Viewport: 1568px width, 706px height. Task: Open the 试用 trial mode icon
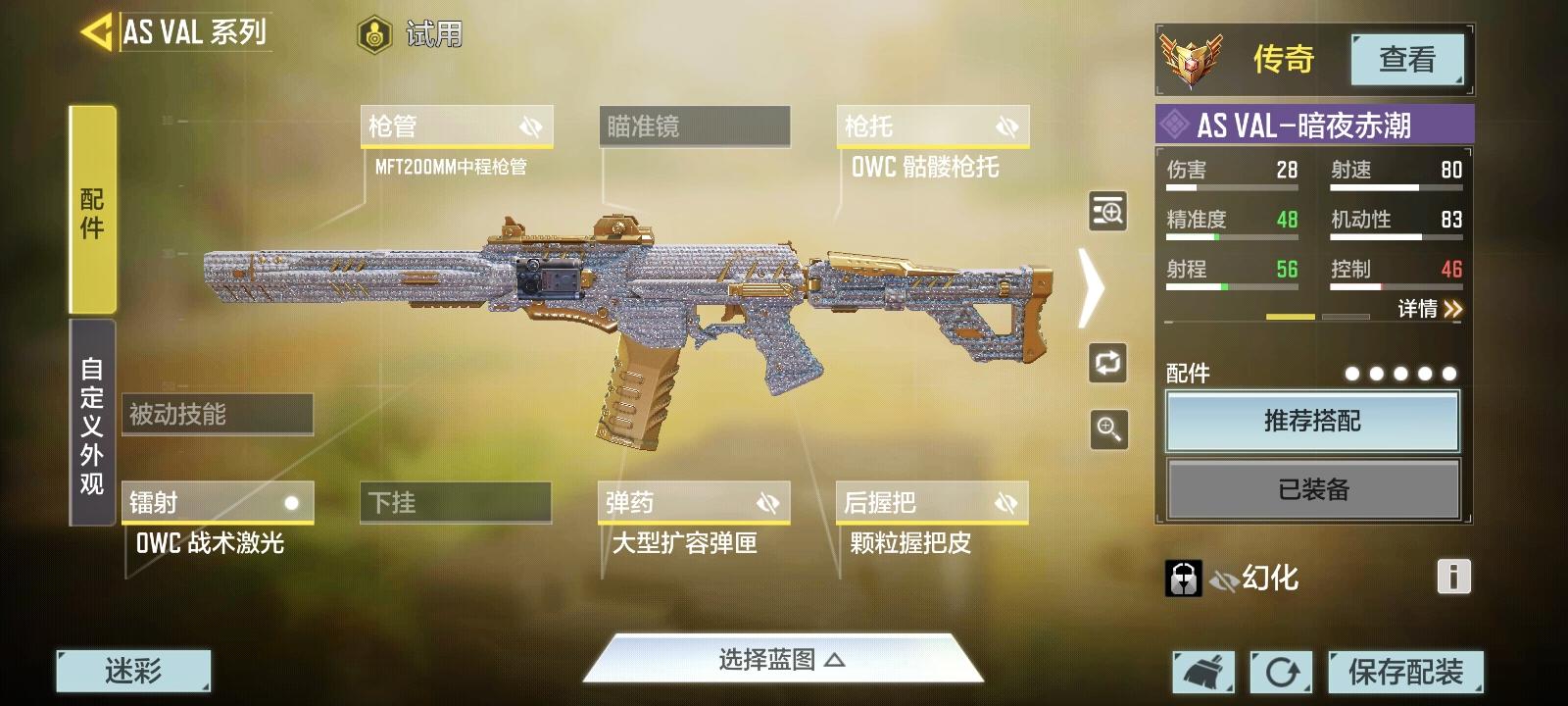(x=375, y=33)
